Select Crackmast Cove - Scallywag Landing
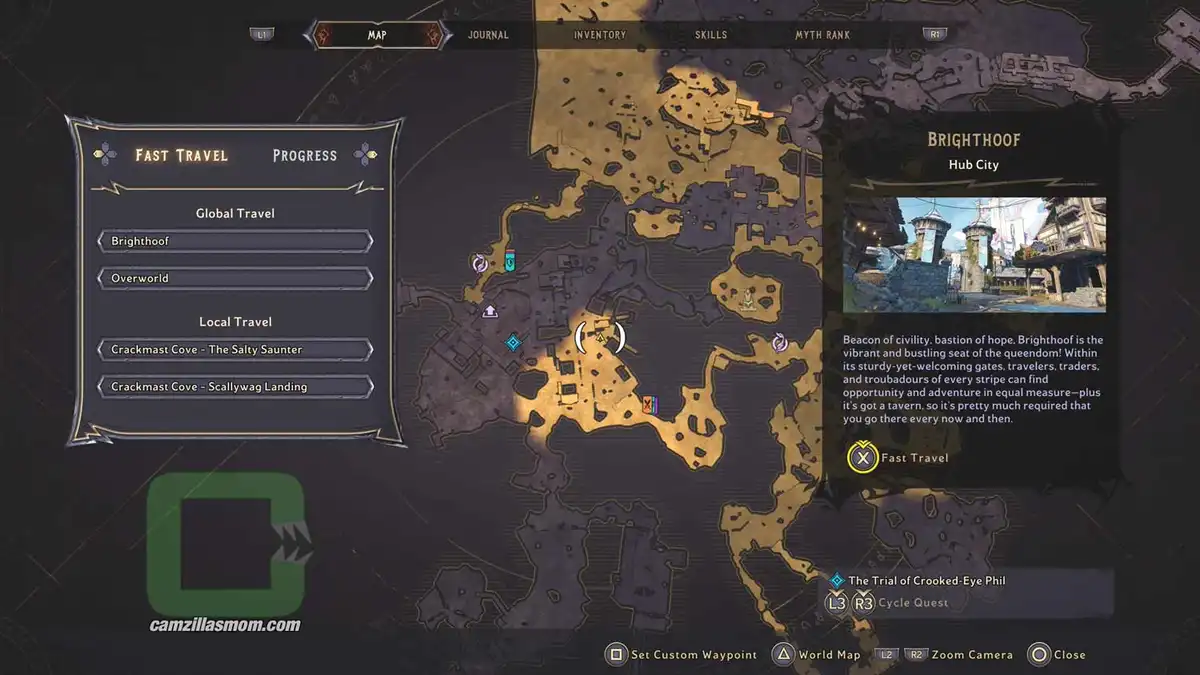The height and width of the screenshot is (675, 1200). (235, 387)
